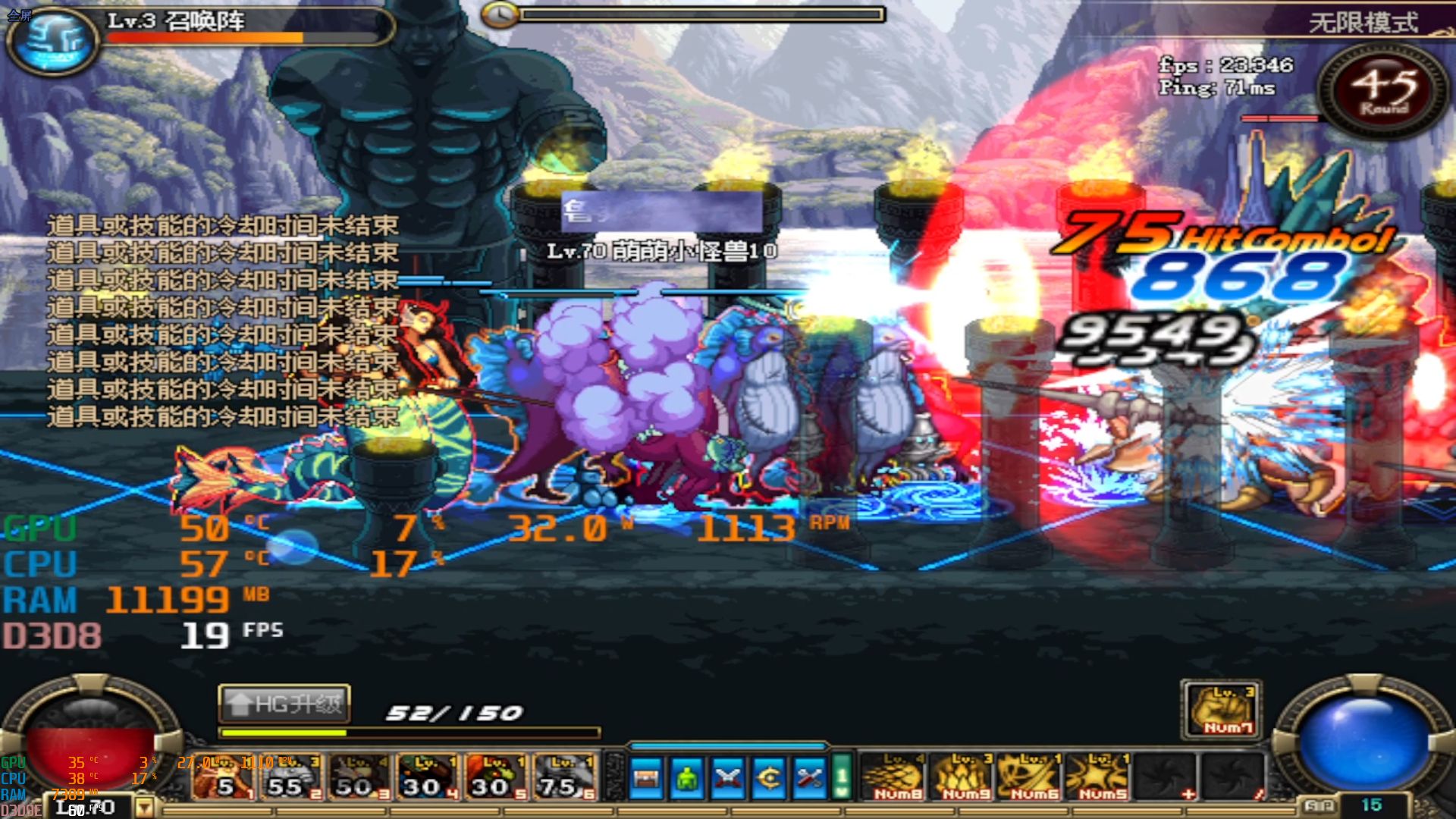Open the green character figure menu
Screen dimensions: 1456x819
(x=687, y=778)
